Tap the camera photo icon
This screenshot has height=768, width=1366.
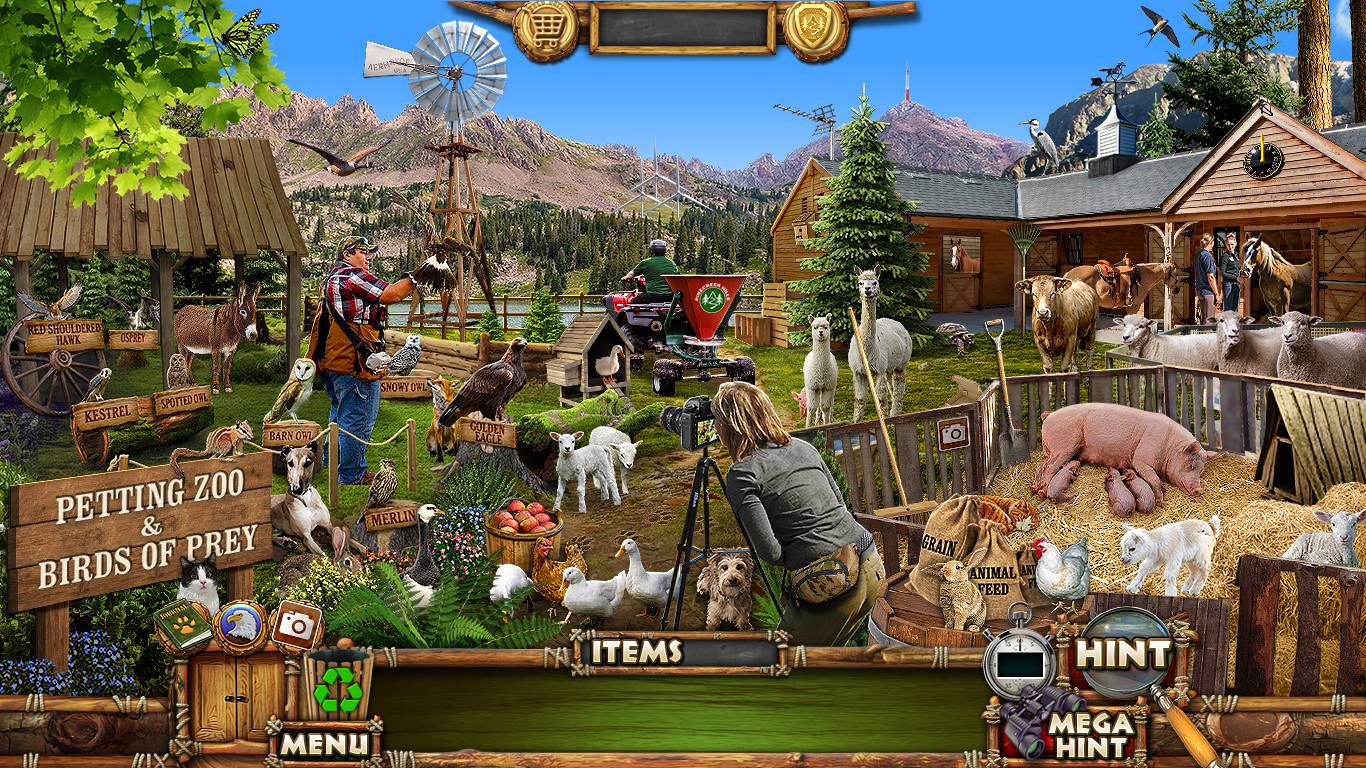[x=296, y=624]
